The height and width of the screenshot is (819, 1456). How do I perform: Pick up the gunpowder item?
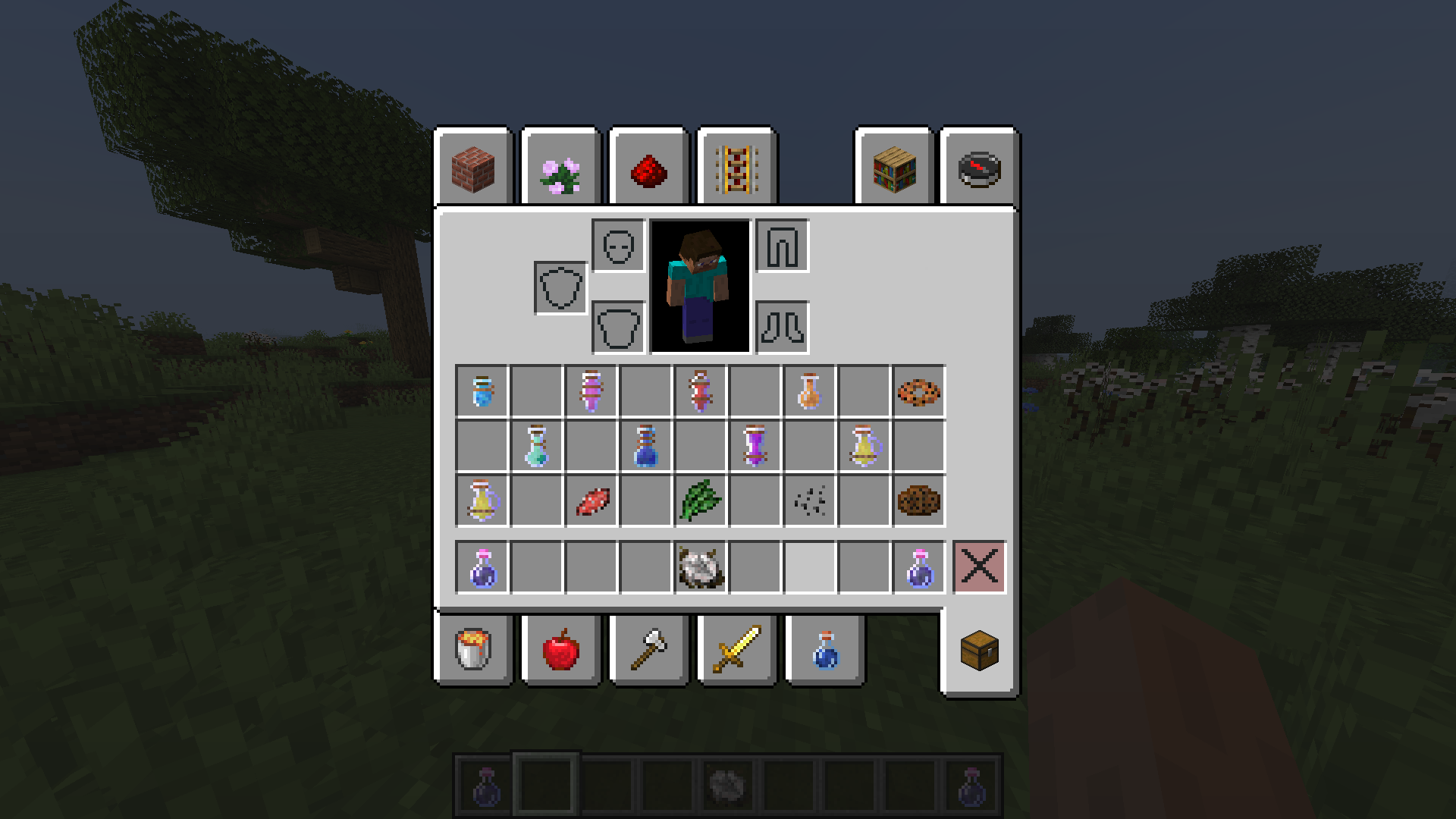click(x=809, y=501)
